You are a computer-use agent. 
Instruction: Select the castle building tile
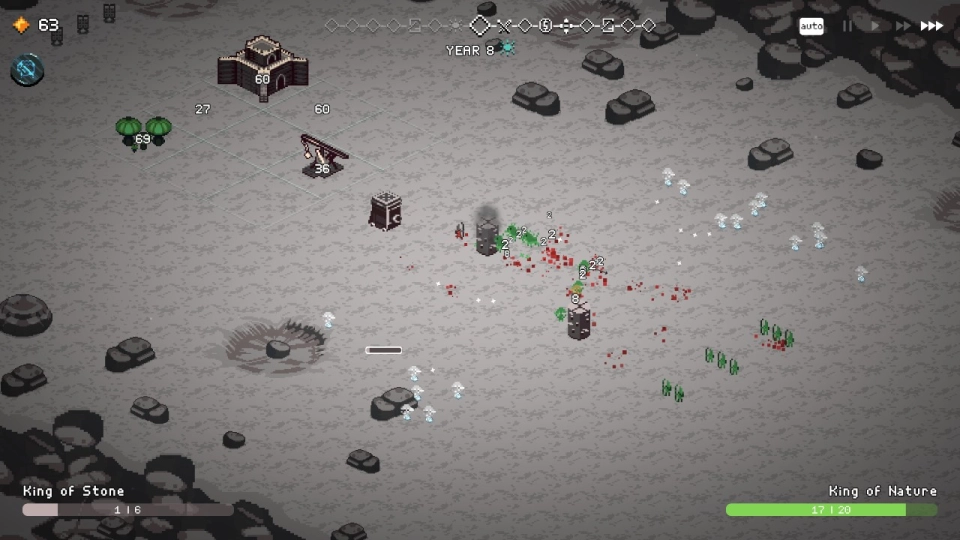coord(262,66)
